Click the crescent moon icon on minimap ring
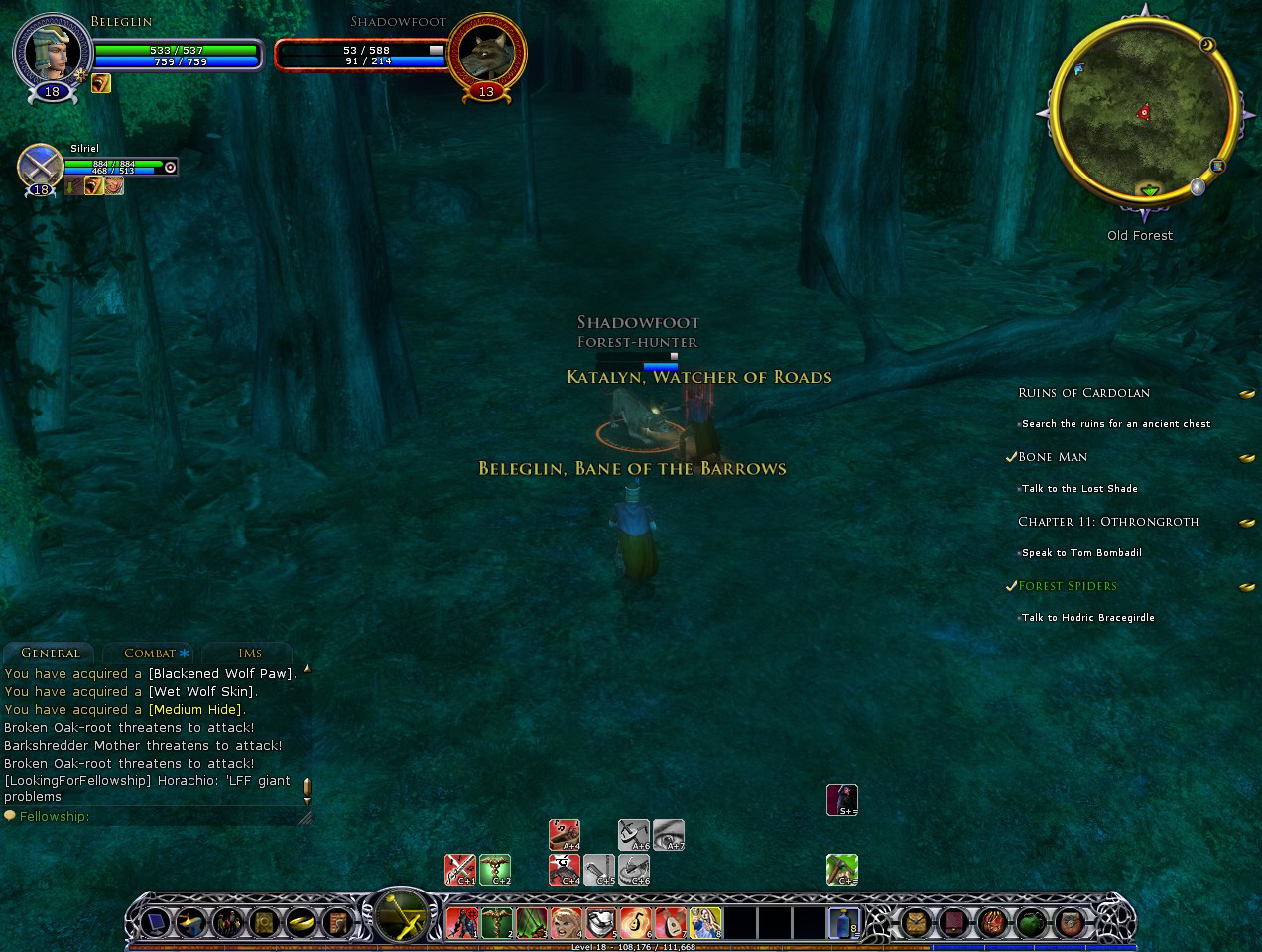Image resolution: width=1262 pixels, height=952 pixels. (x=1206, y=45)
